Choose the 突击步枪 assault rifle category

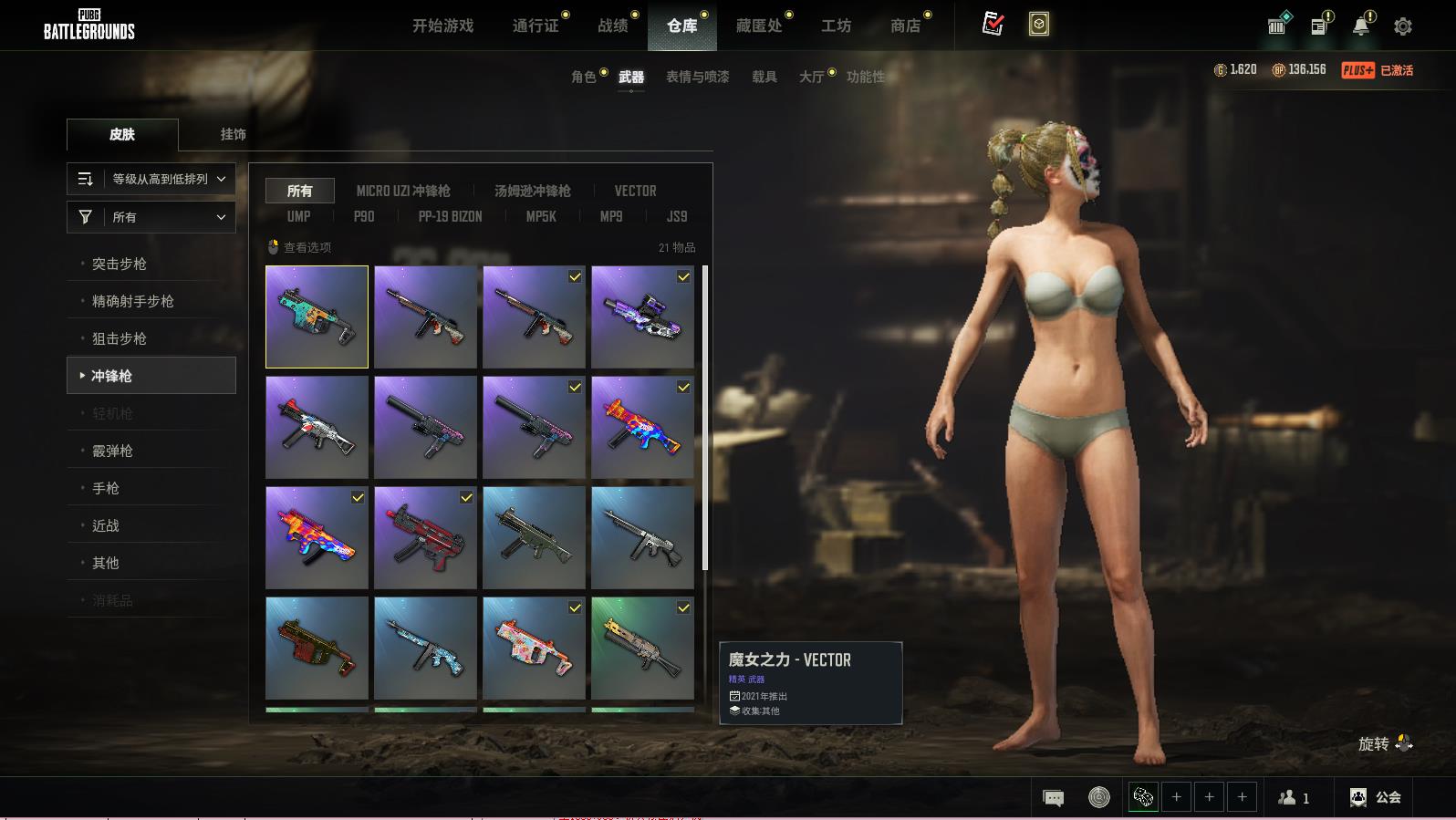click(x=120, y=264)
